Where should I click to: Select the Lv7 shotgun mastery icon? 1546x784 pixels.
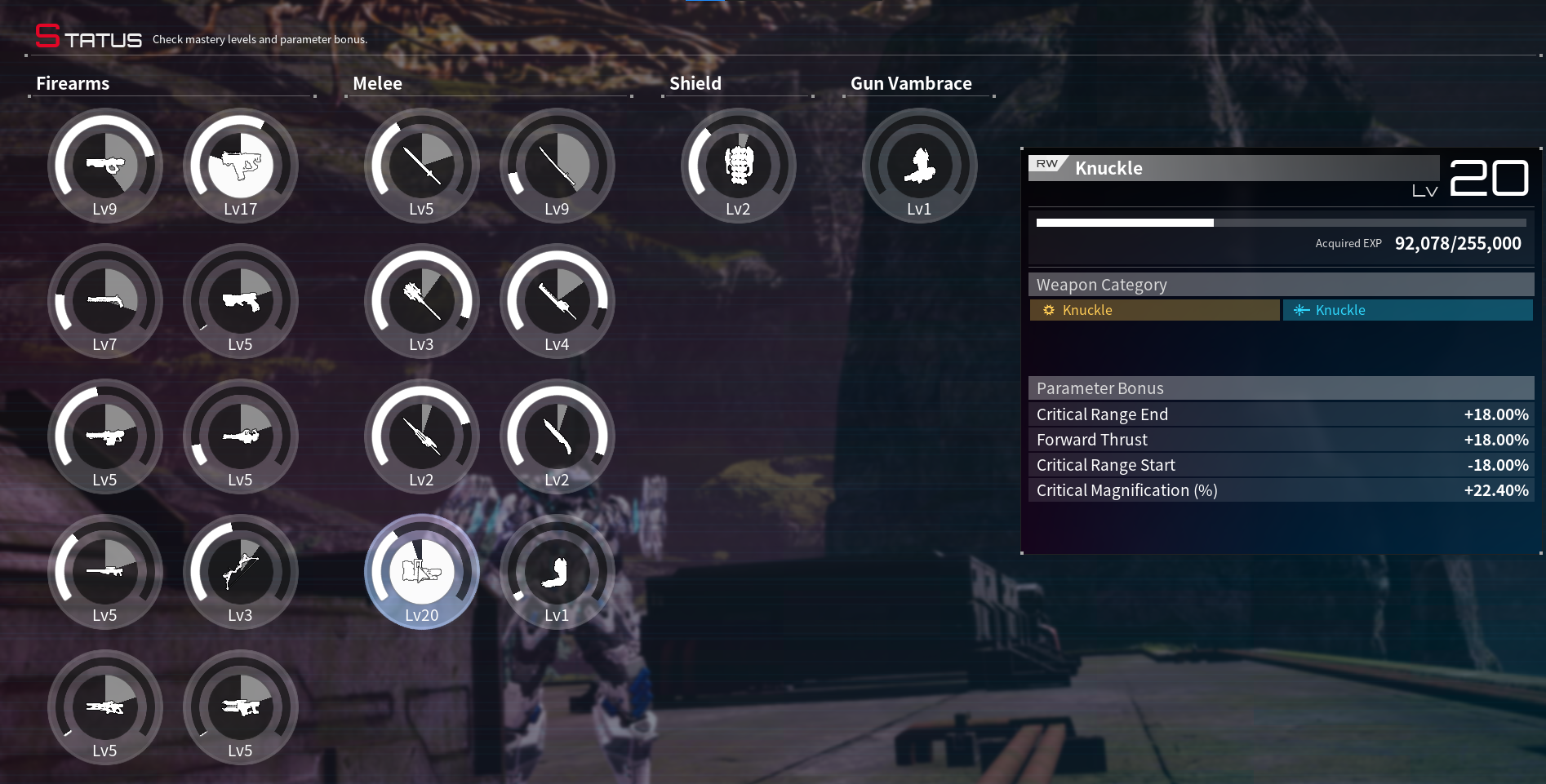pyautogui.click(x=104, y=301)
